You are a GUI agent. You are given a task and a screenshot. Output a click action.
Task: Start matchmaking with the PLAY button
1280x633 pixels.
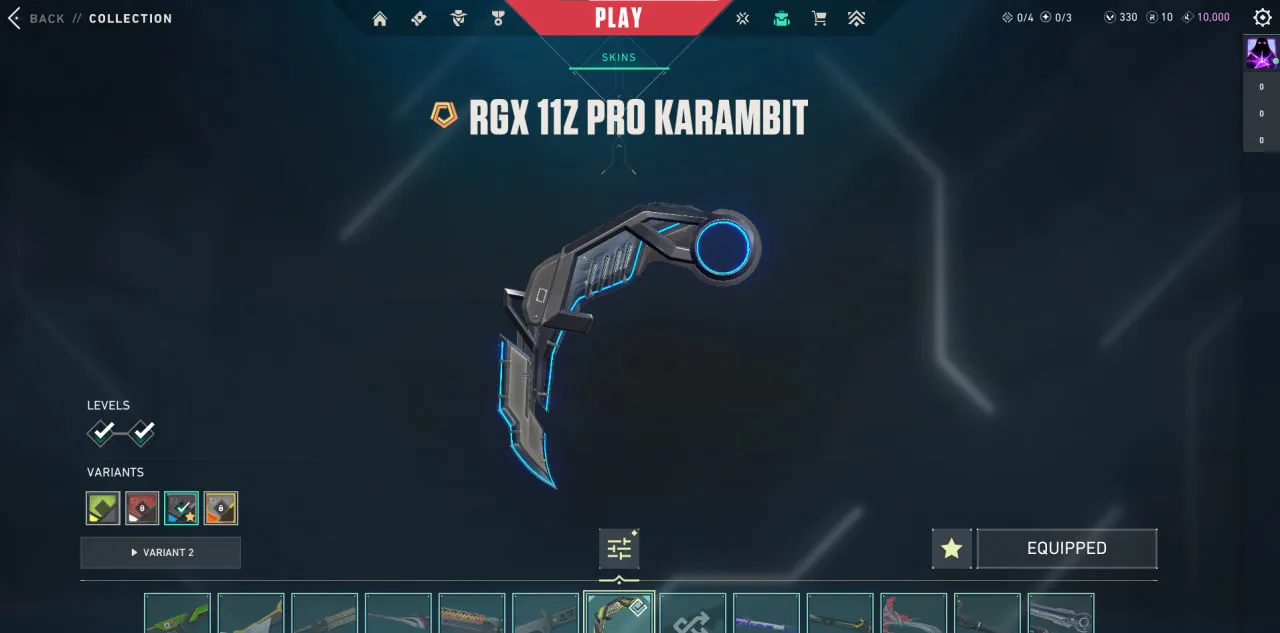(x=618, y=17)
